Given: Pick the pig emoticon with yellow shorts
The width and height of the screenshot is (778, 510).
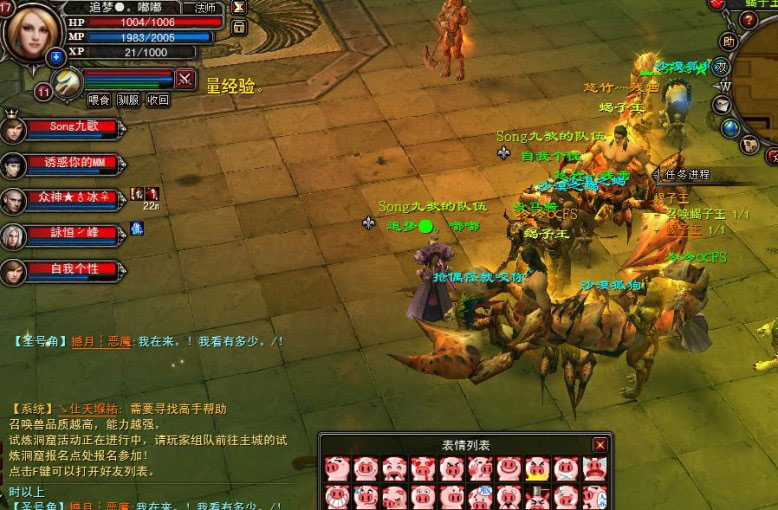Looking at the screenshot, I should (538, 468).
